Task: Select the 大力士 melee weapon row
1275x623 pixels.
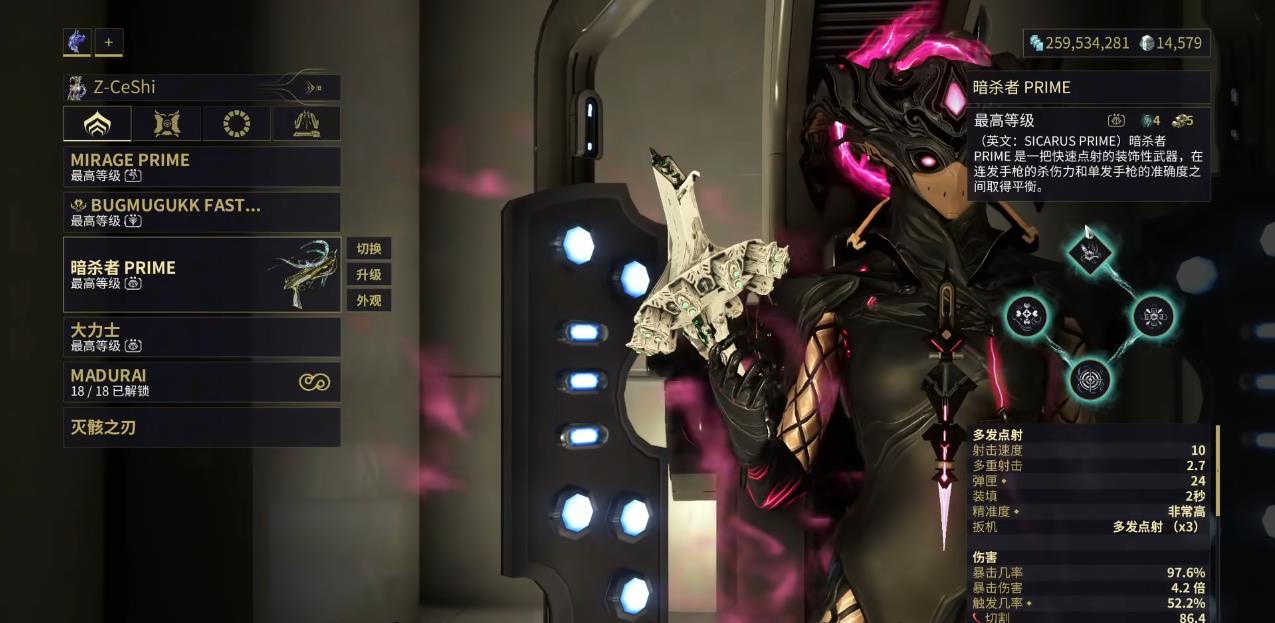Action: tap(201, 337)
